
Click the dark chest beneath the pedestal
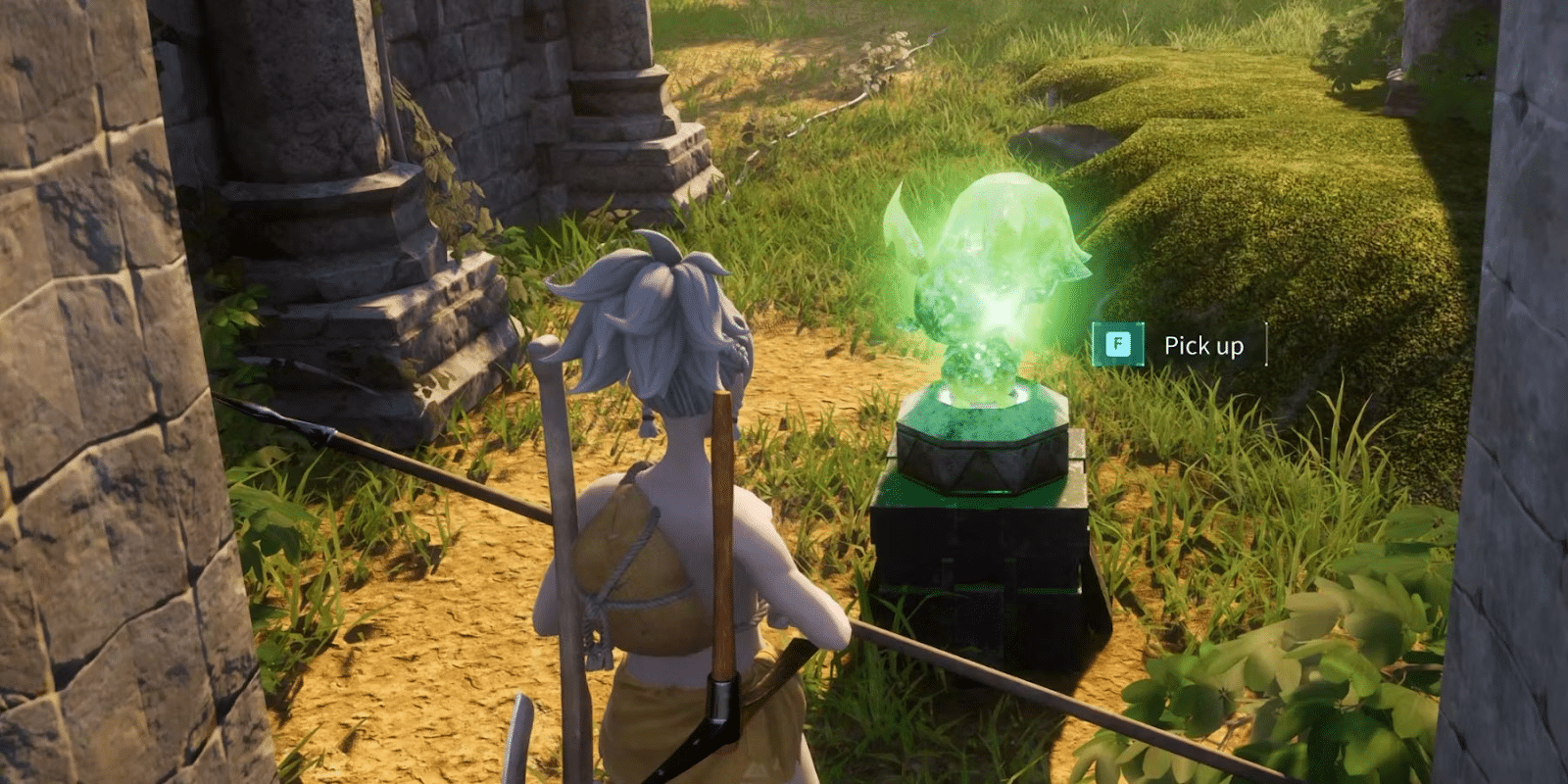pos(980,568)
